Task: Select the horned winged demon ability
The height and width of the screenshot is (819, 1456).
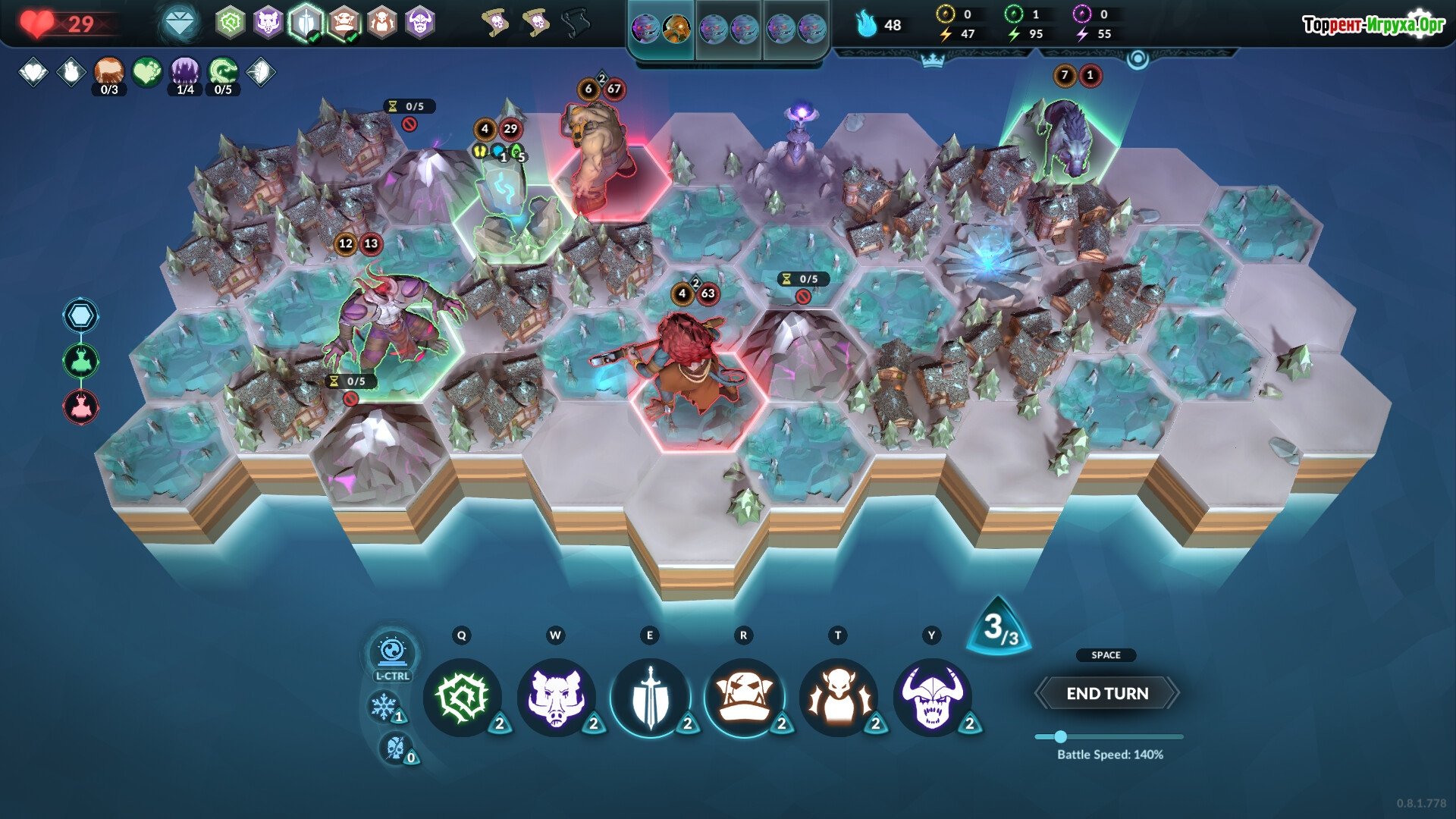Action: (x=838, y=697)
